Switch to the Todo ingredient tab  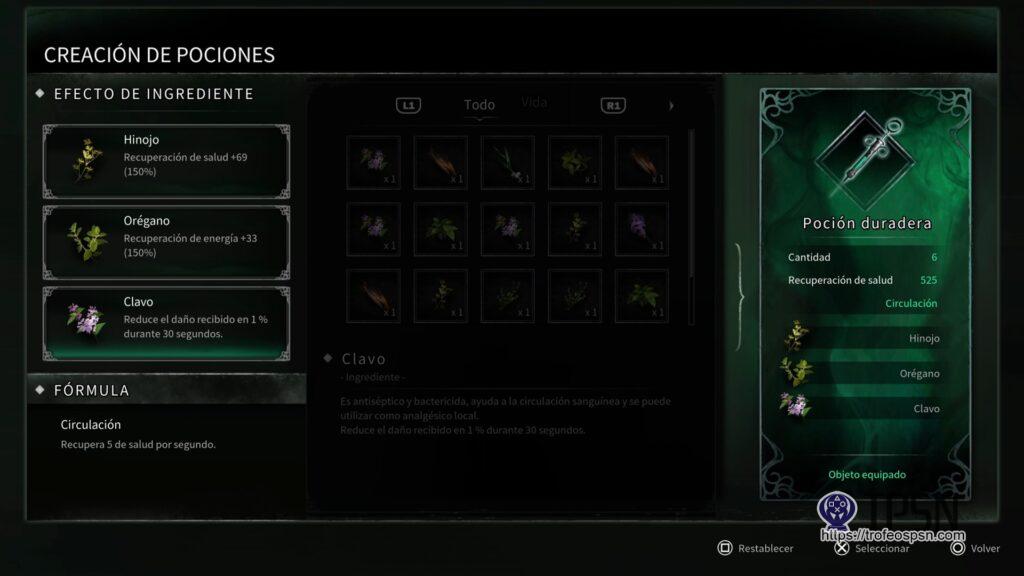point(479,105)
